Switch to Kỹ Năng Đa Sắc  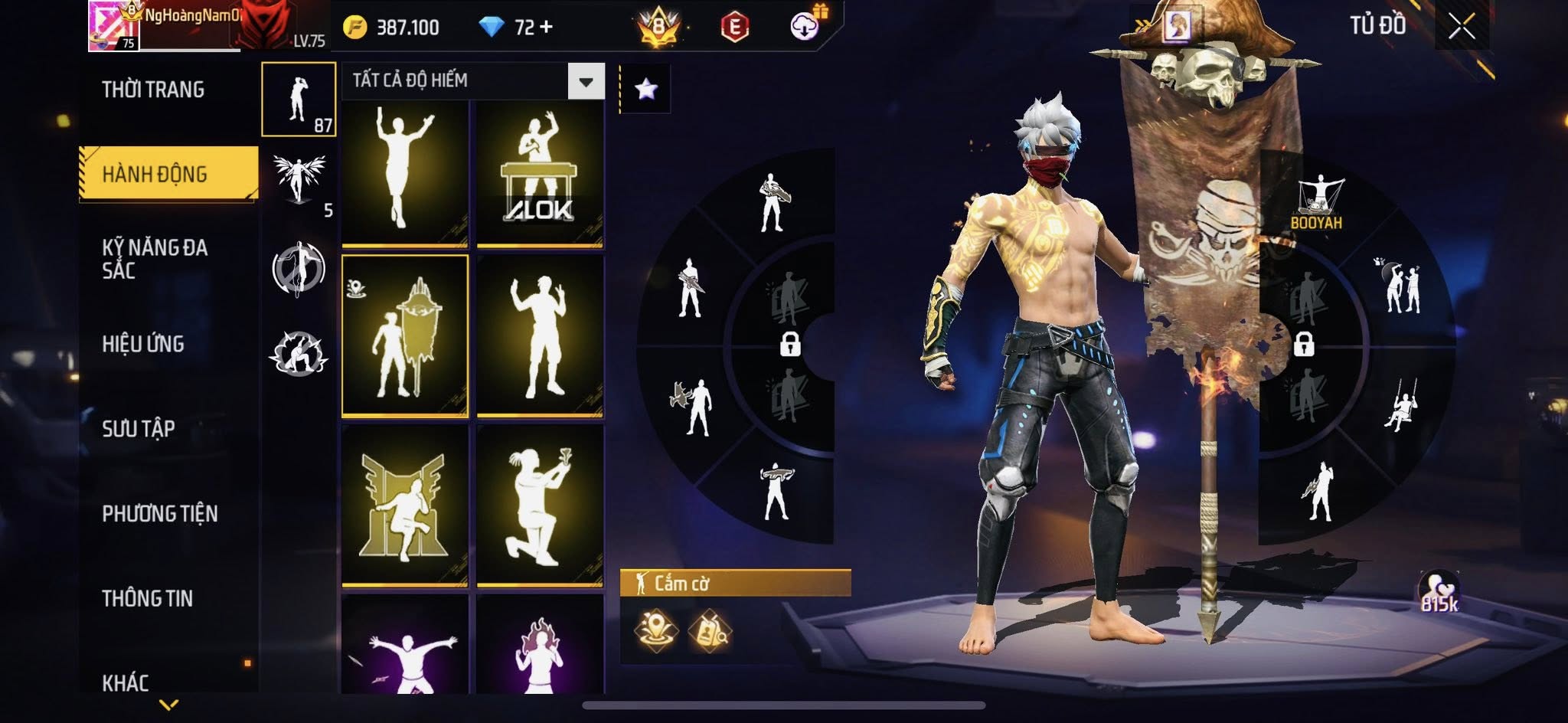tap(155, 259)
